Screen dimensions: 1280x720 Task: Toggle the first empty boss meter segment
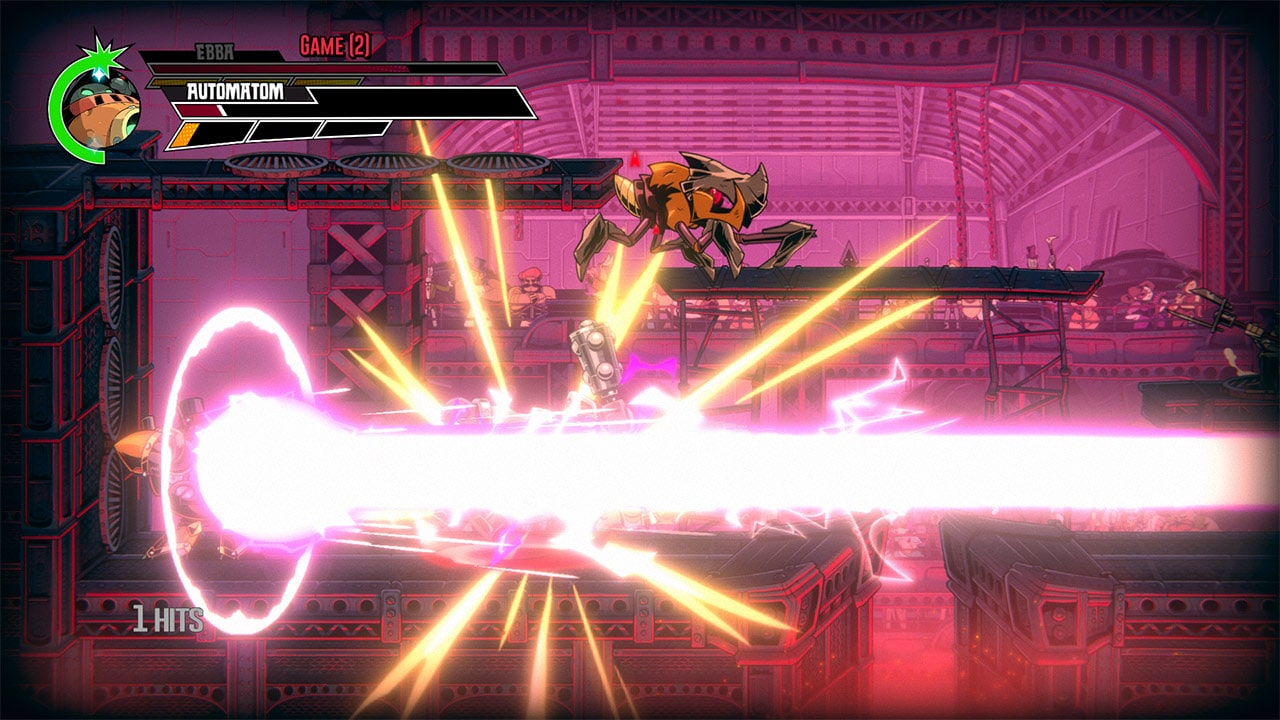point(282,128)
